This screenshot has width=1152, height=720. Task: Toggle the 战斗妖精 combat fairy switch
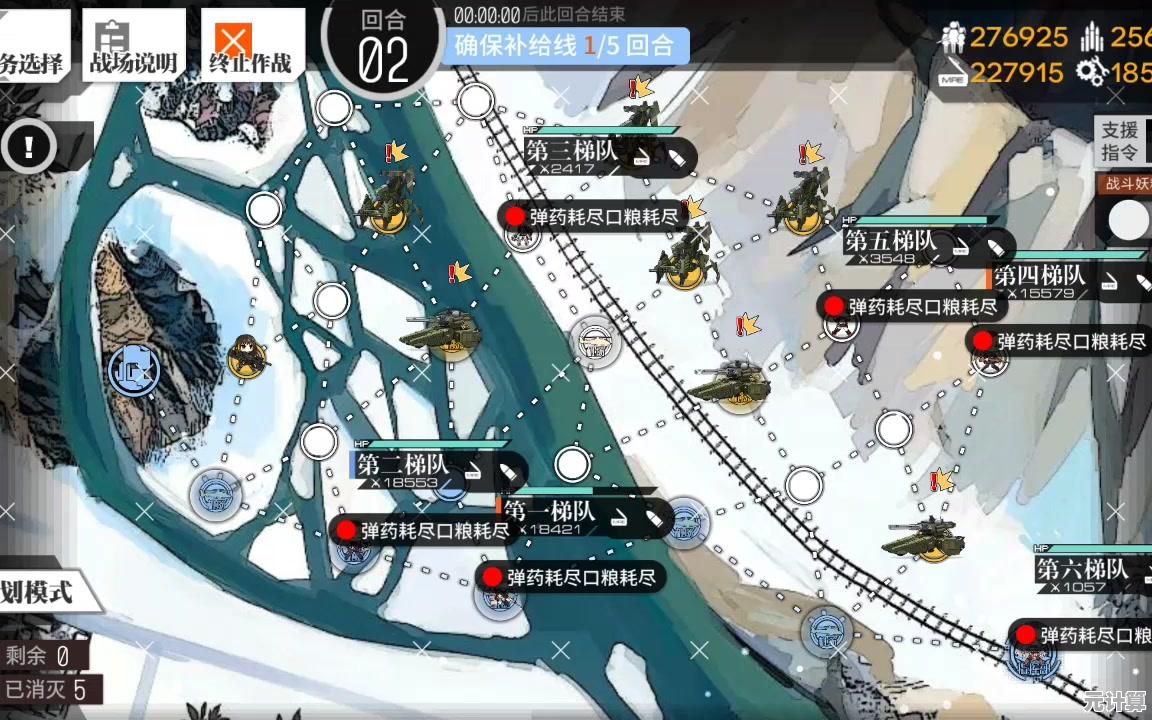1128,220
